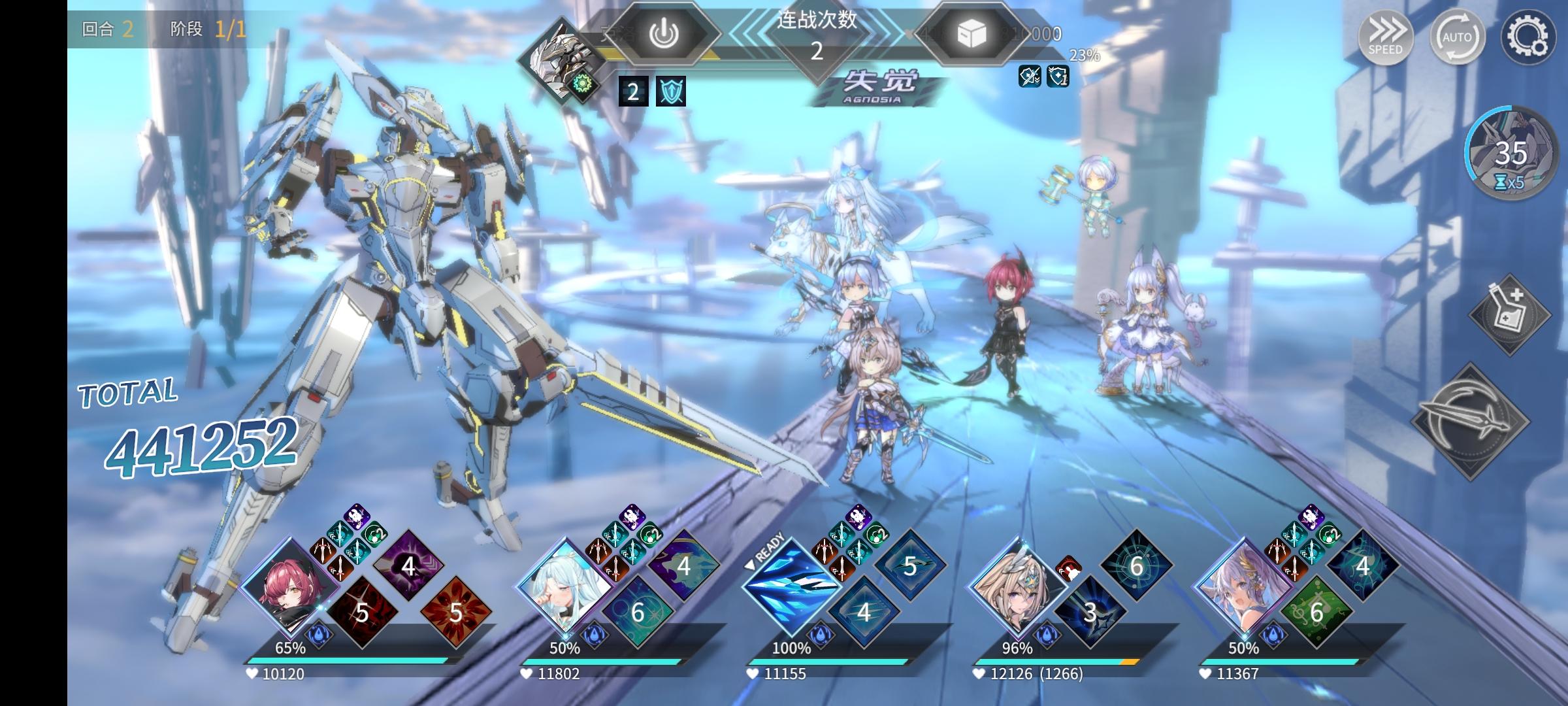Select the blonde knight character portrait

[x=1016, y=586]
